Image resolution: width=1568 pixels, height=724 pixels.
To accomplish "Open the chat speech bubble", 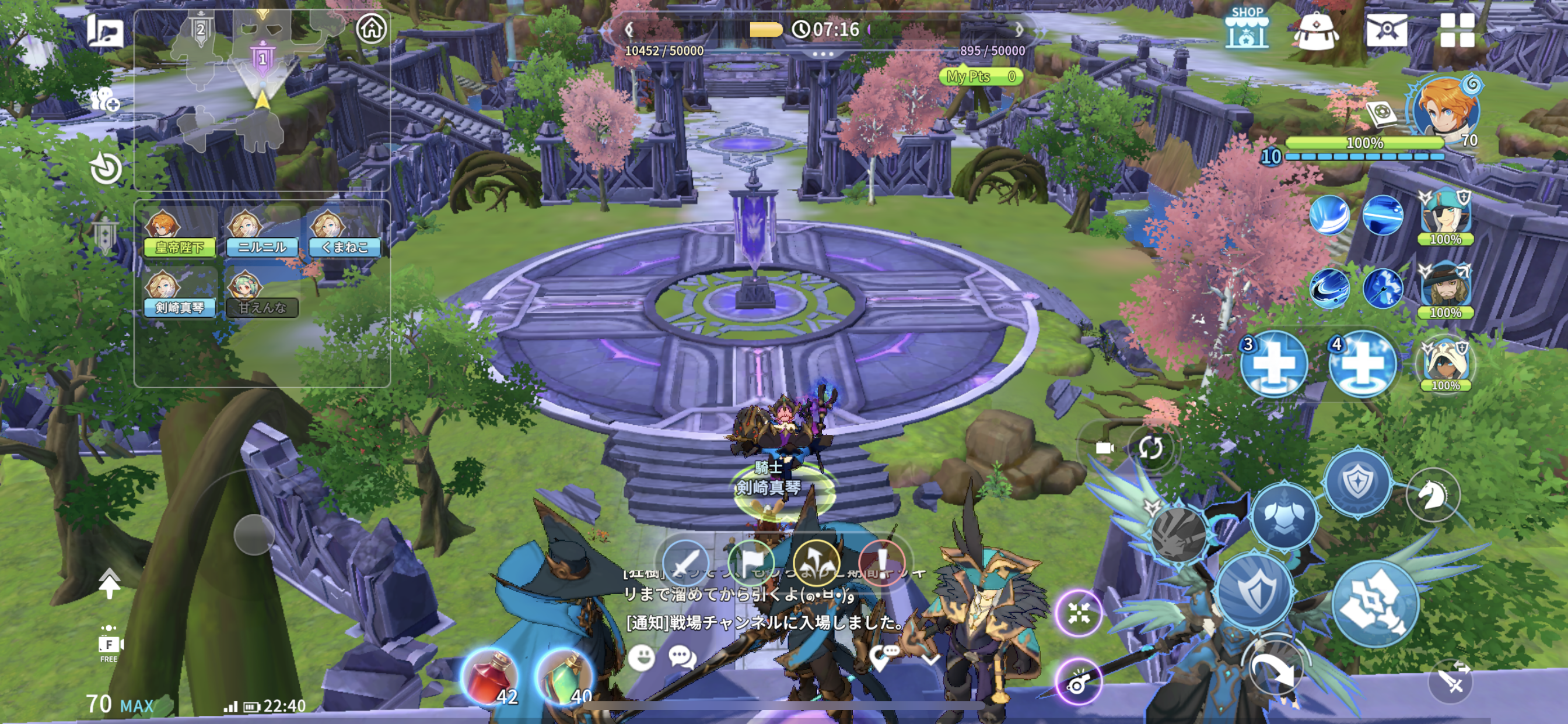I will pyautogui.click(x=681, y=658).
